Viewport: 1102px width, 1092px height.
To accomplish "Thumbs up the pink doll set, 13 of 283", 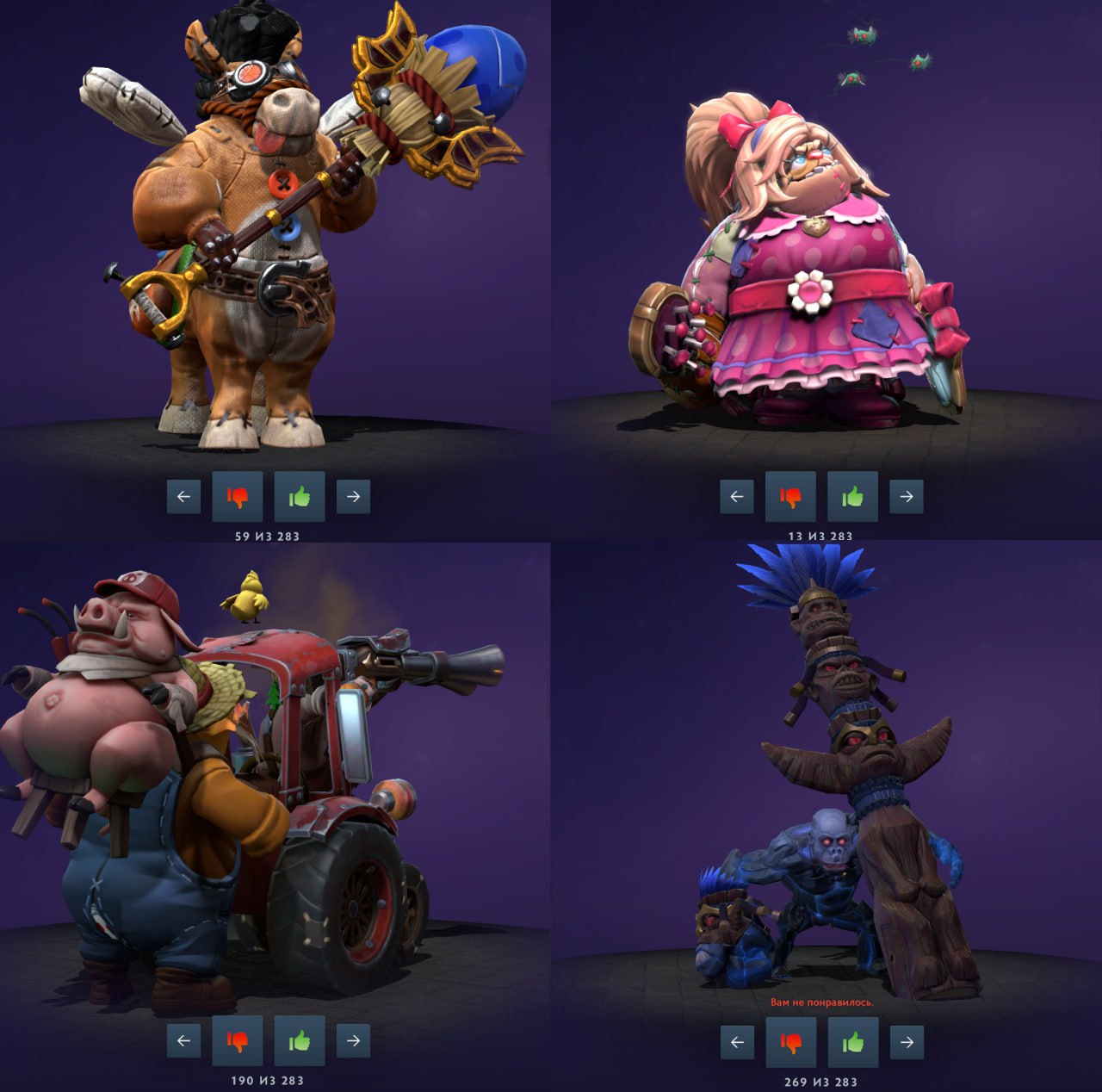I will pyautogui.click(x=852, y=496).
